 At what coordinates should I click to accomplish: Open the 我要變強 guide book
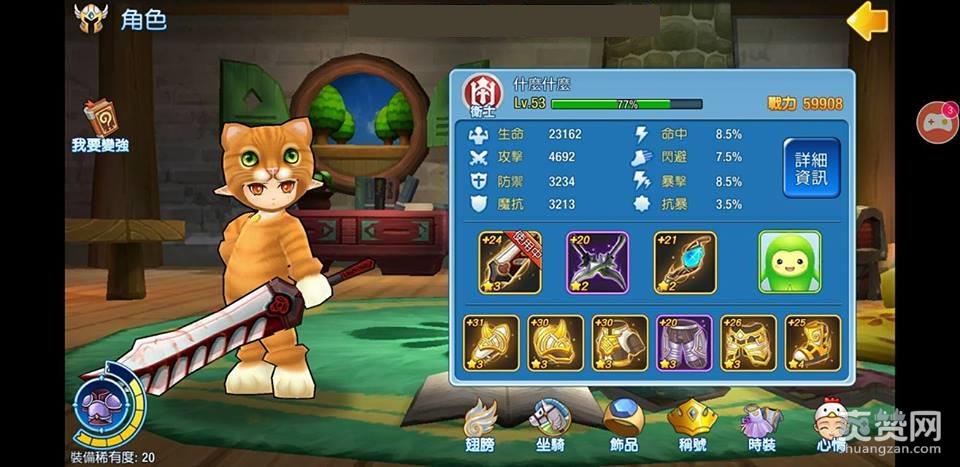click(x=99, y=126)
